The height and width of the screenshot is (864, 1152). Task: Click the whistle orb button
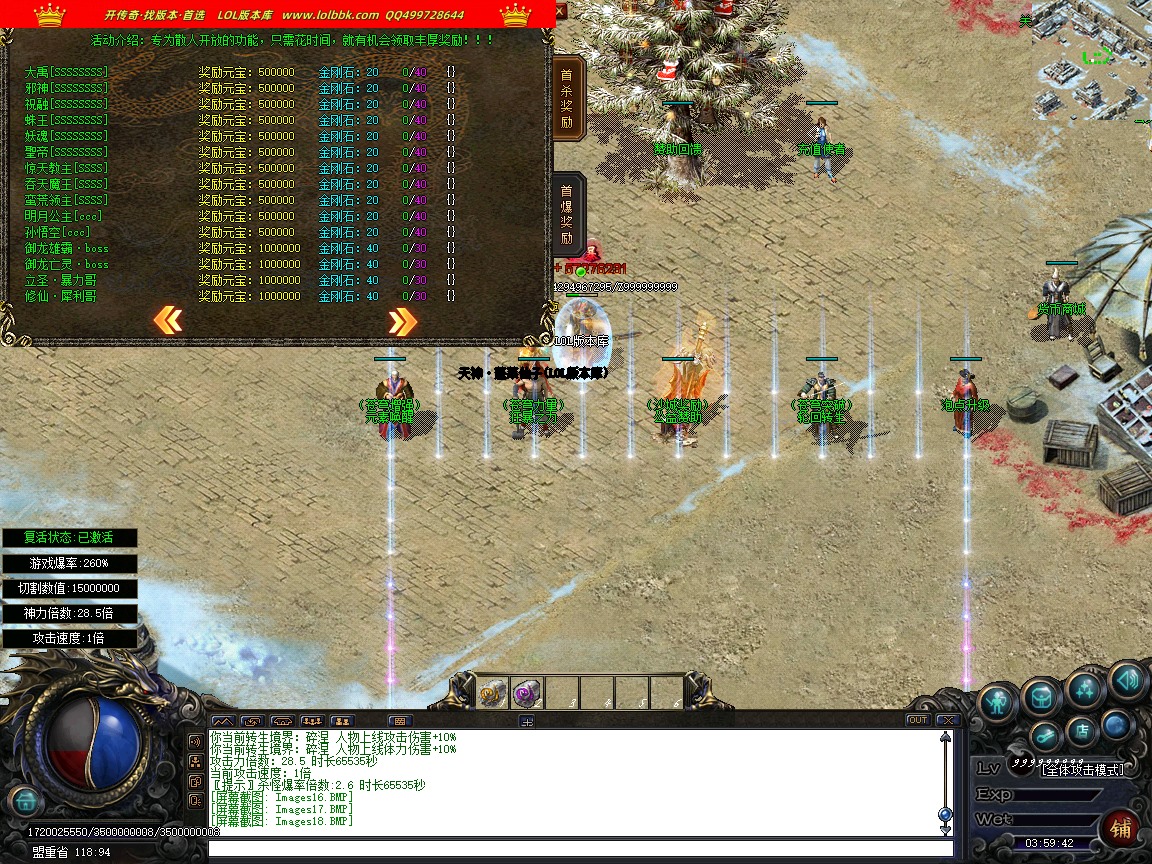(x=1044, y=737)
